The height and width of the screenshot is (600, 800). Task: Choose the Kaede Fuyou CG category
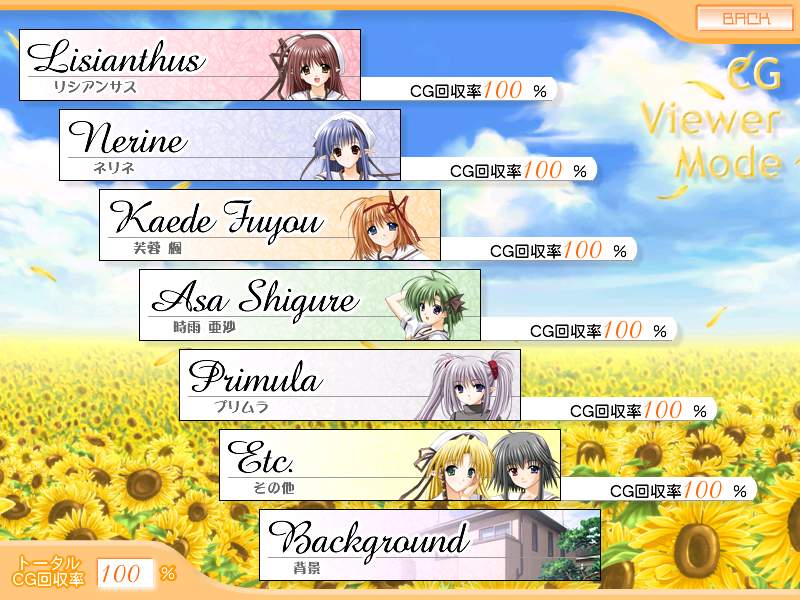(x=270, y=225)
